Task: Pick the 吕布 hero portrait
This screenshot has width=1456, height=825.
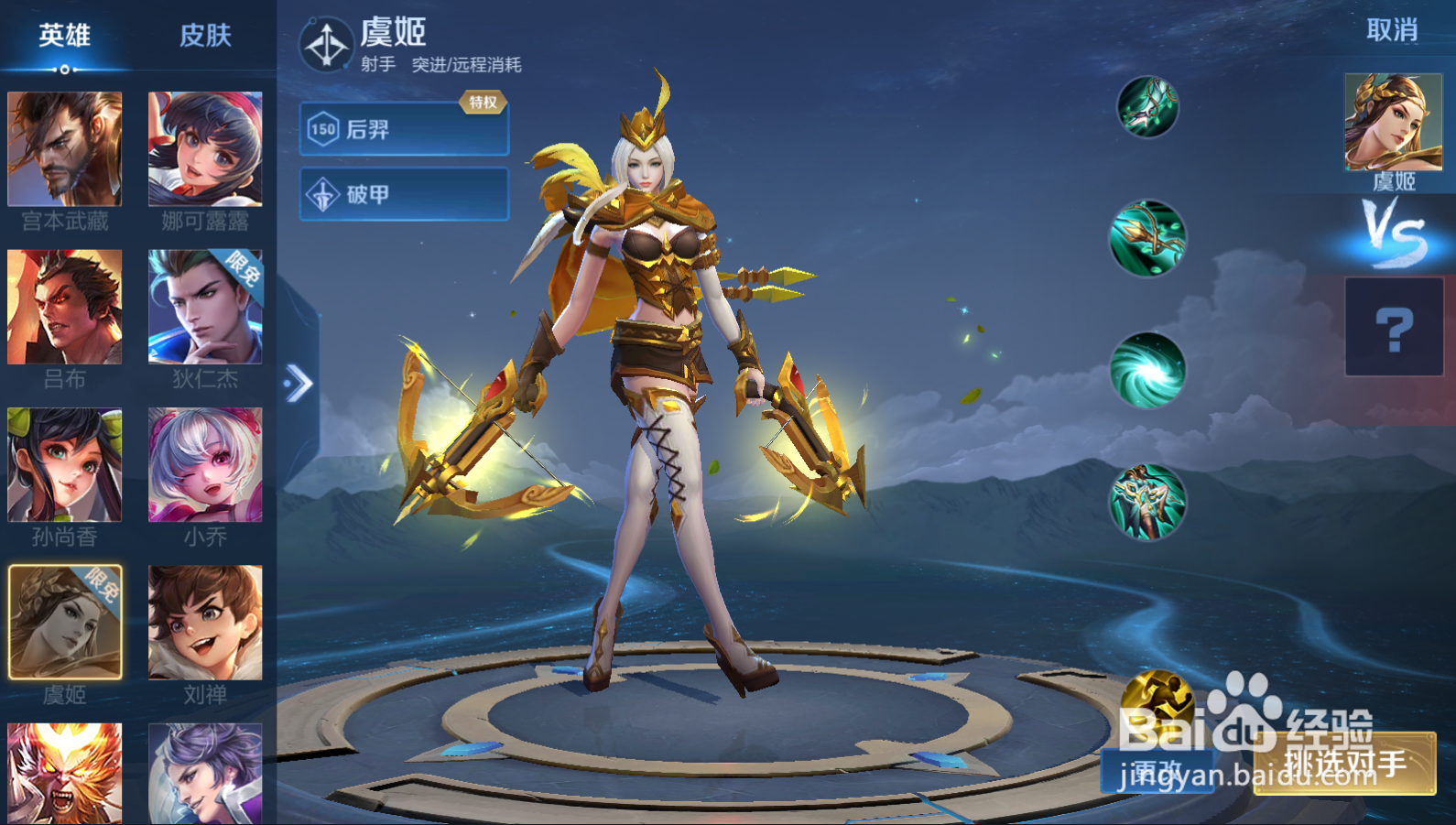Action: [x=64, y=308]
